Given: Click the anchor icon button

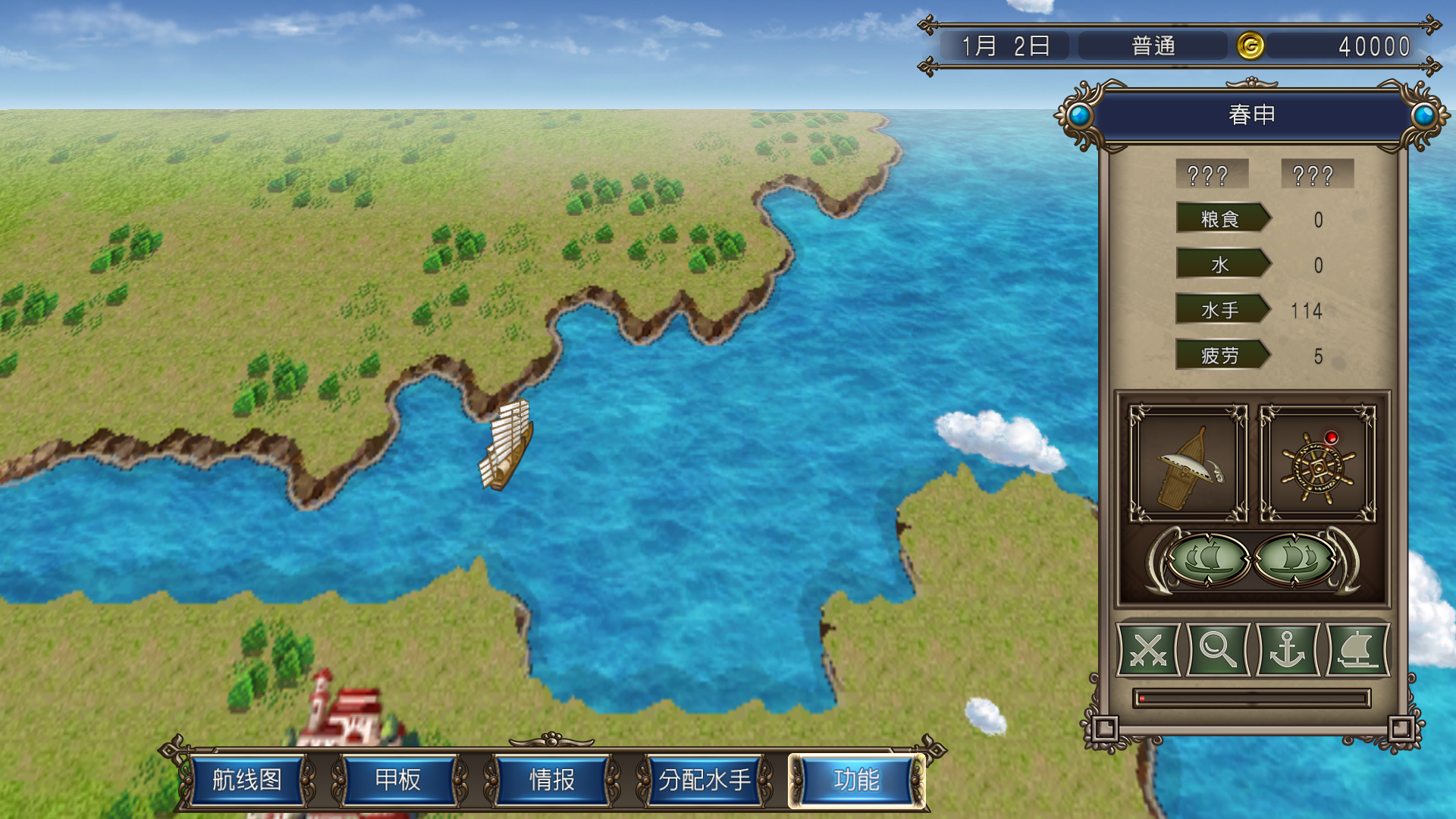Looking at the screenshot, I should click(1288, 650).
